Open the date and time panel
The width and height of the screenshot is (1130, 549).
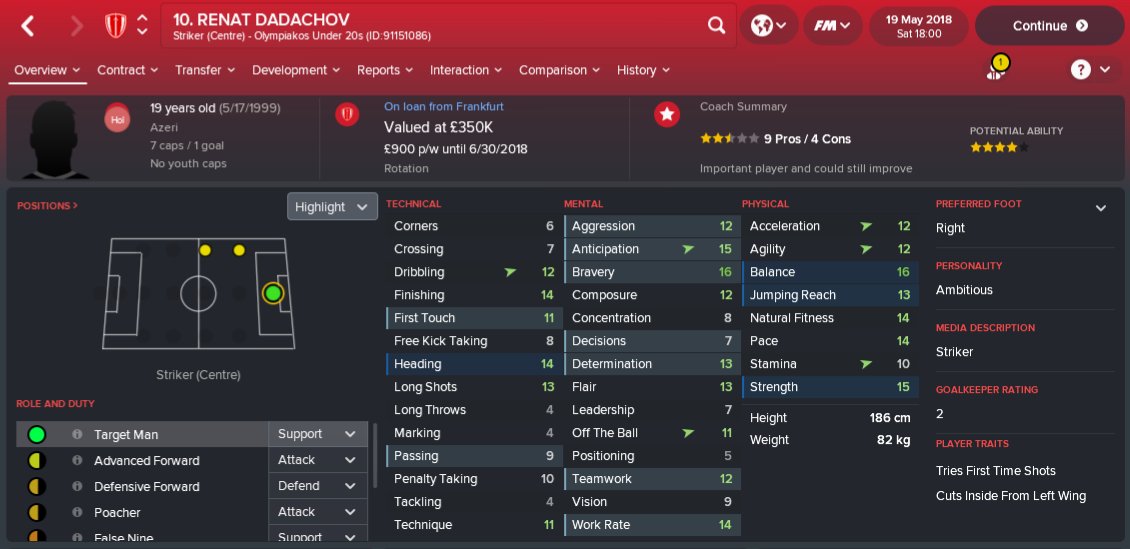click(x=918, y=26)
